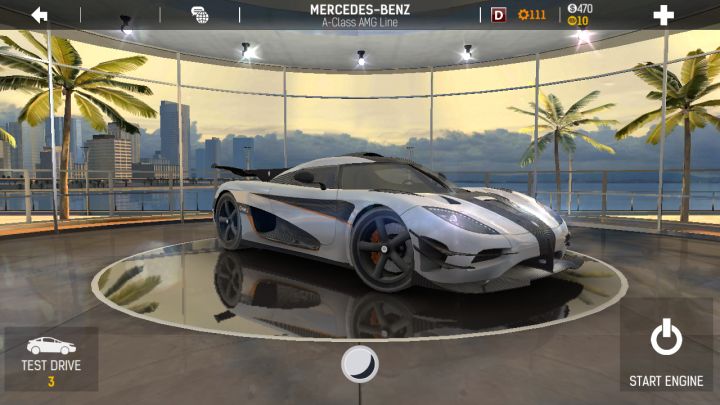Start the engine
Viewport: 720px width, 405px height.
(666, 353)
